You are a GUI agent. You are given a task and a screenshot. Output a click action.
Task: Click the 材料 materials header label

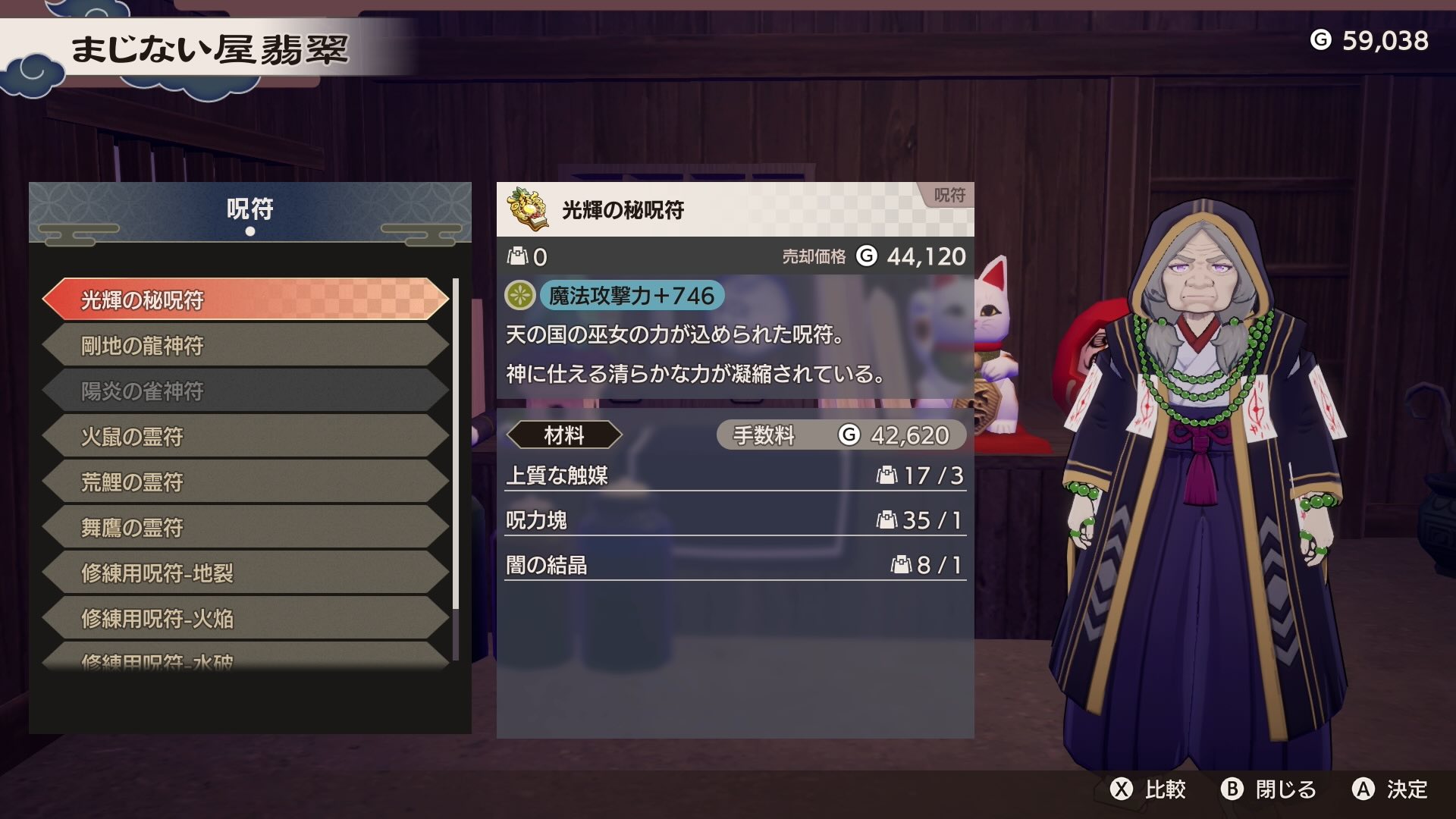point(565,435)
